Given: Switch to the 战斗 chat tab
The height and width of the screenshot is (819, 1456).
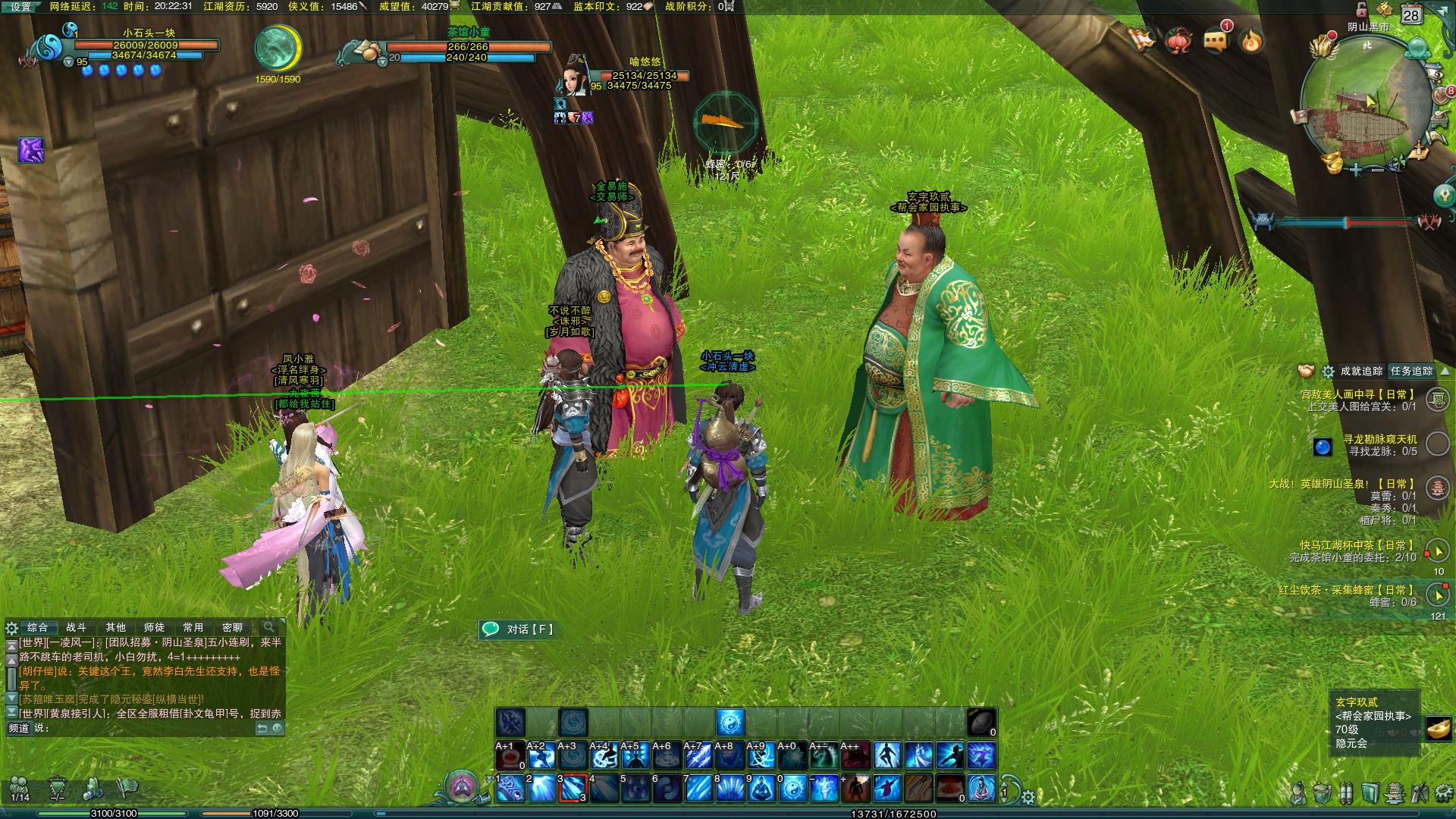Looking at the screenshot, I should tap(77, 627).
